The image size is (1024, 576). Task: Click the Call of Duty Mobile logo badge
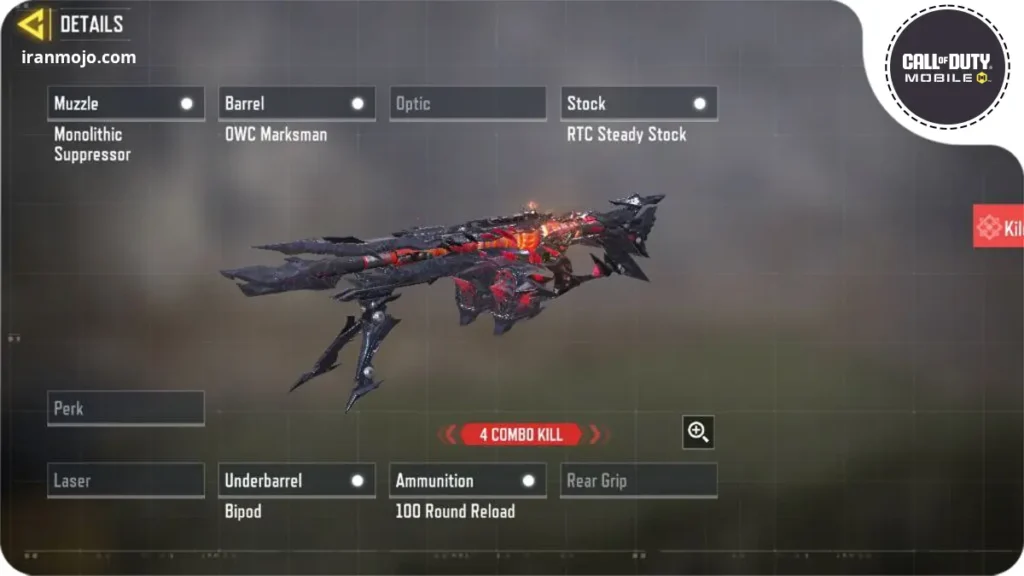pos(946,67)
